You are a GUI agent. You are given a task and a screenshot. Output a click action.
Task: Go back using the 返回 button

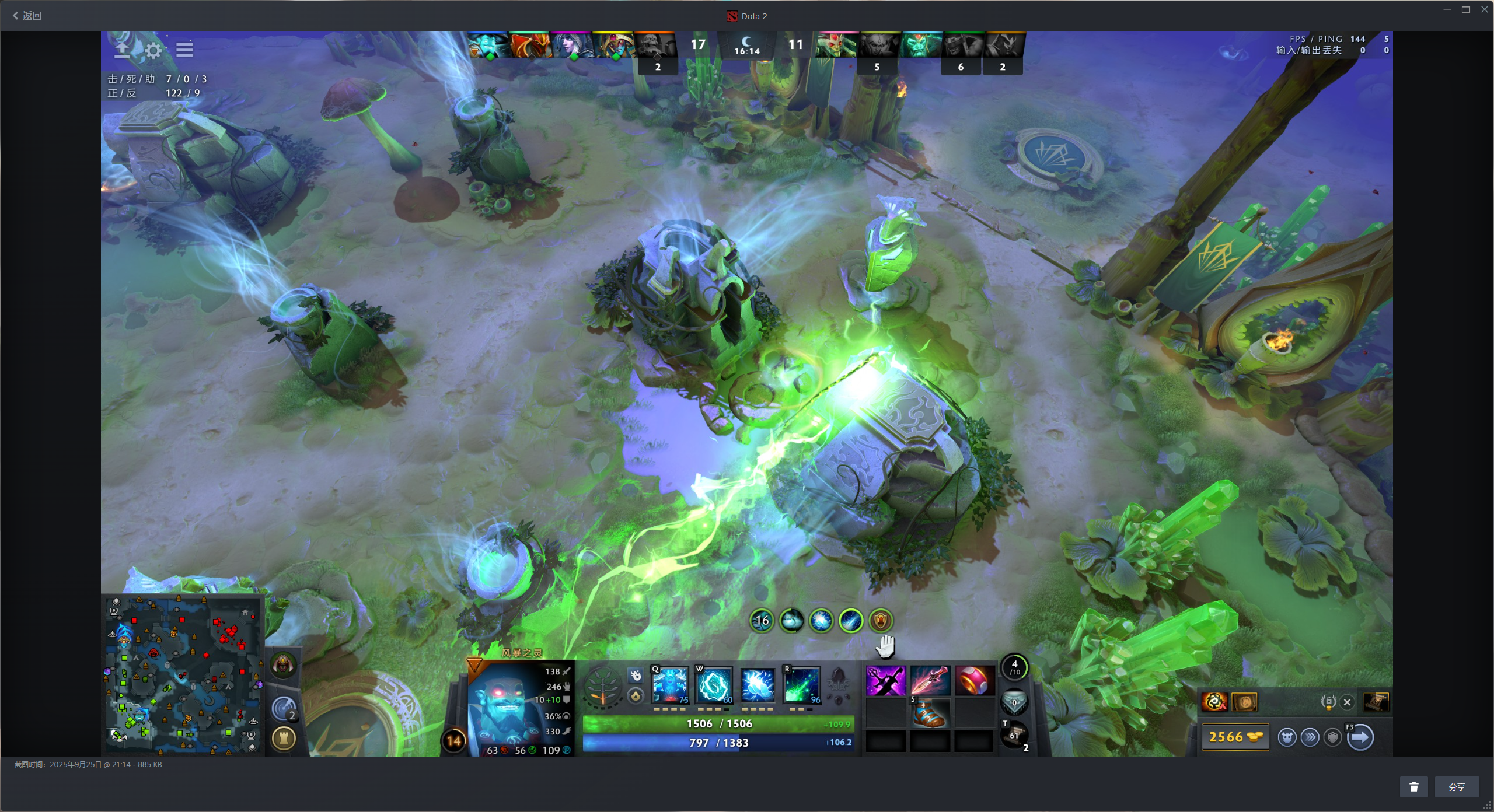pyautogui.click(x=27, y=16)
